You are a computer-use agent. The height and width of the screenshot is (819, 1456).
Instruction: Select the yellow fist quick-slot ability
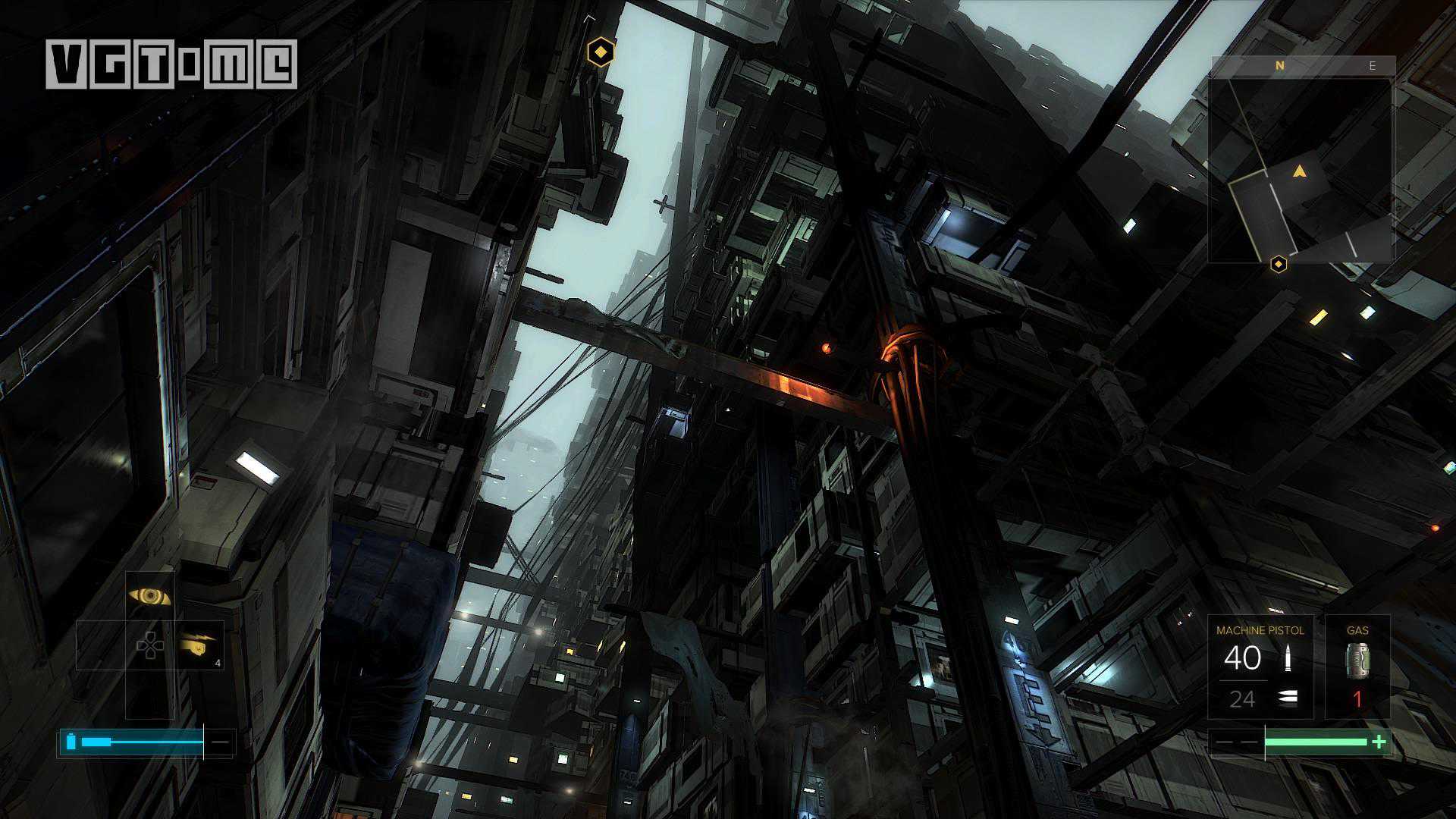[x=199, y=645]
